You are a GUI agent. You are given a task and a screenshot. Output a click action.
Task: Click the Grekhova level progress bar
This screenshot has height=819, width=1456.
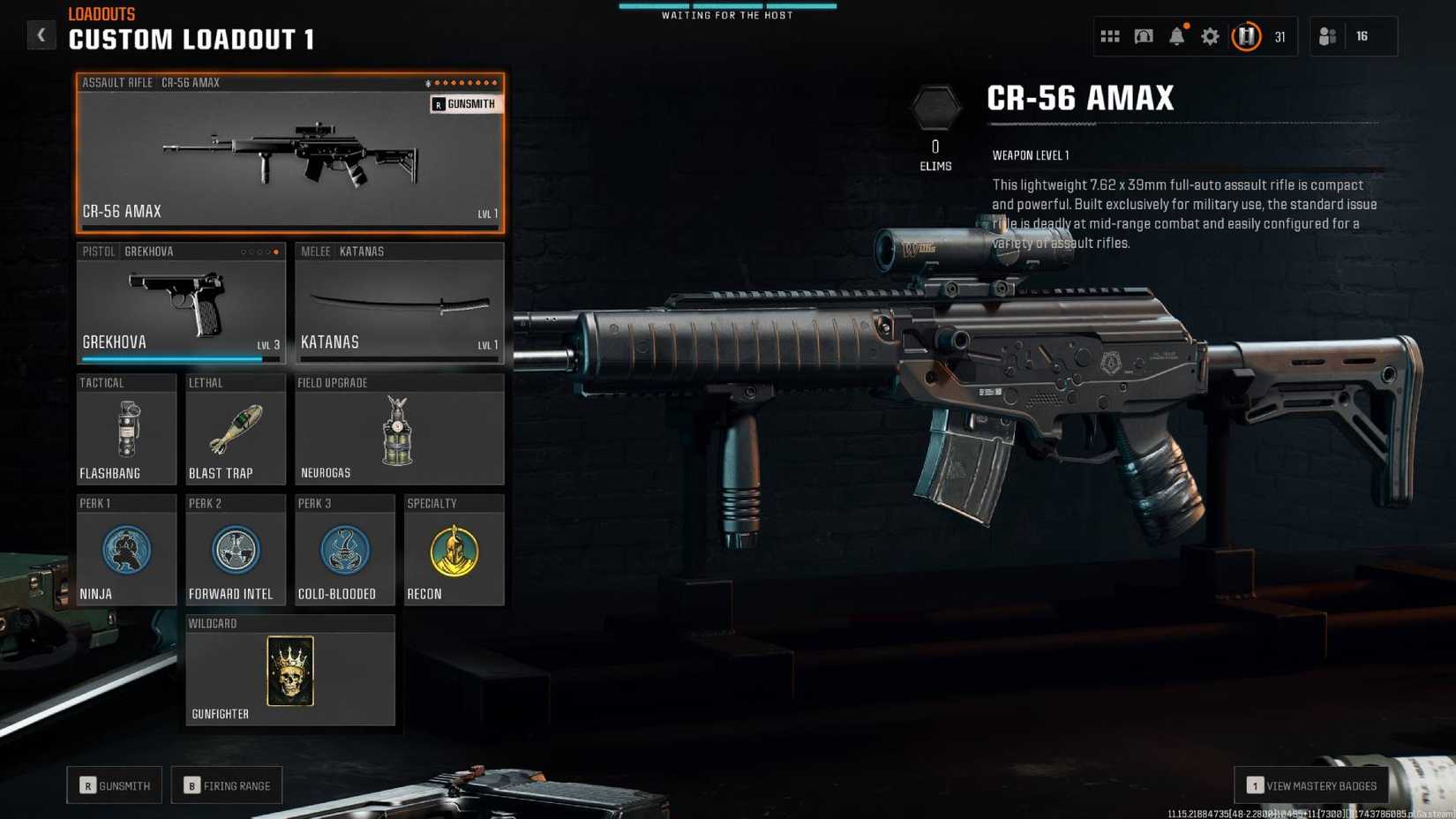click(x=180, y=358)
